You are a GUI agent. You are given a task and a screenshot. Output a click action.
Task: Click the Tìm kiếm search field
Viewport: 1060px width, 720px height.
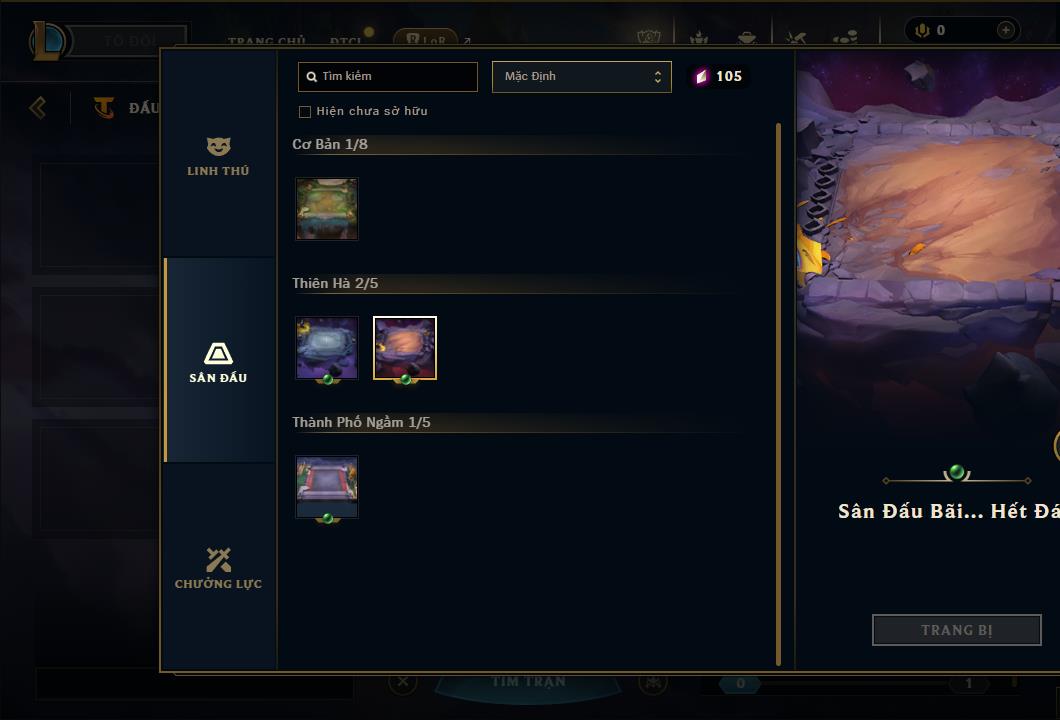[x=388, y=77]
